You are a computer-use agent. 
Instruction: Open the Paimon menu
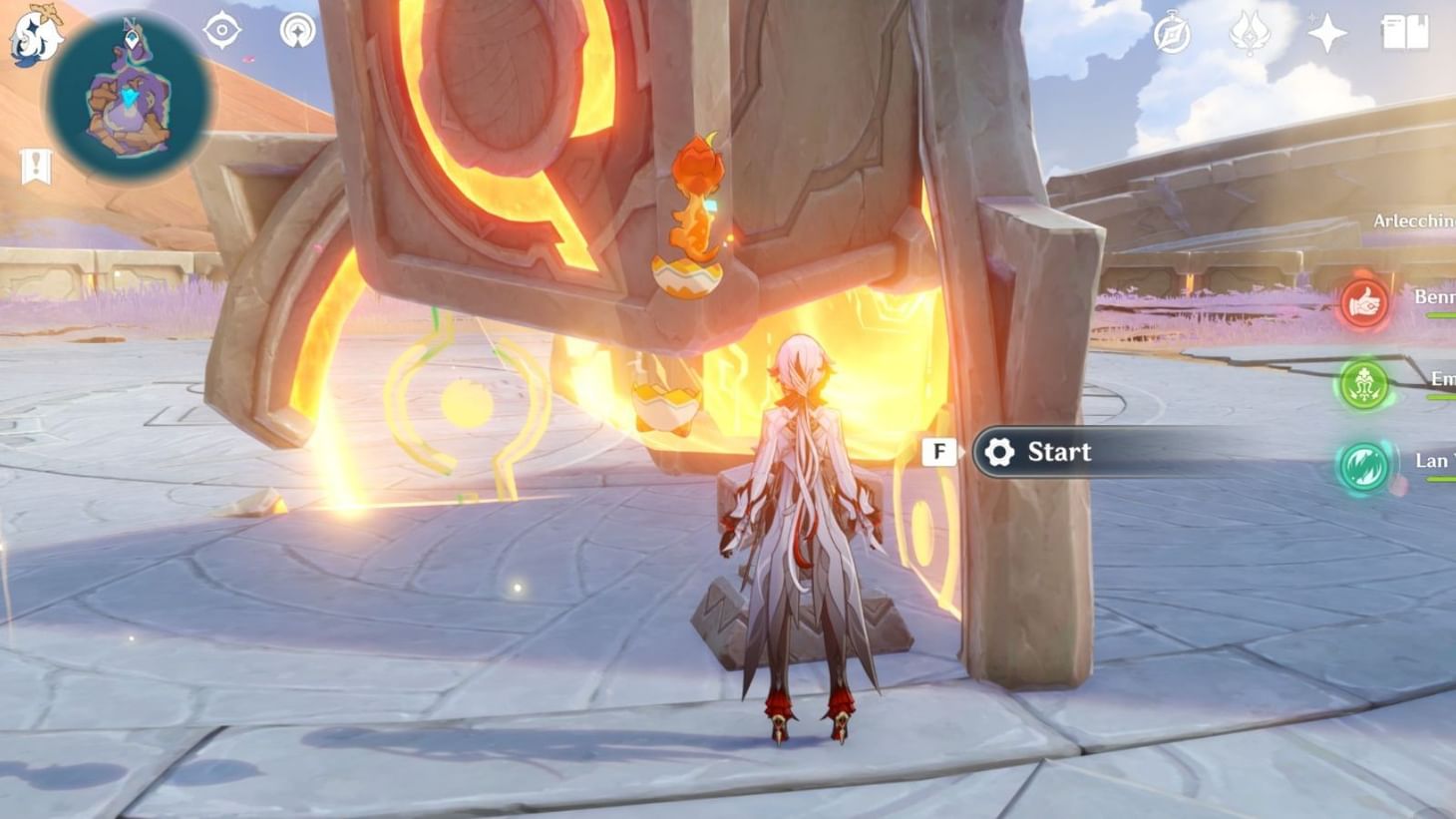[x=37, y=37]
